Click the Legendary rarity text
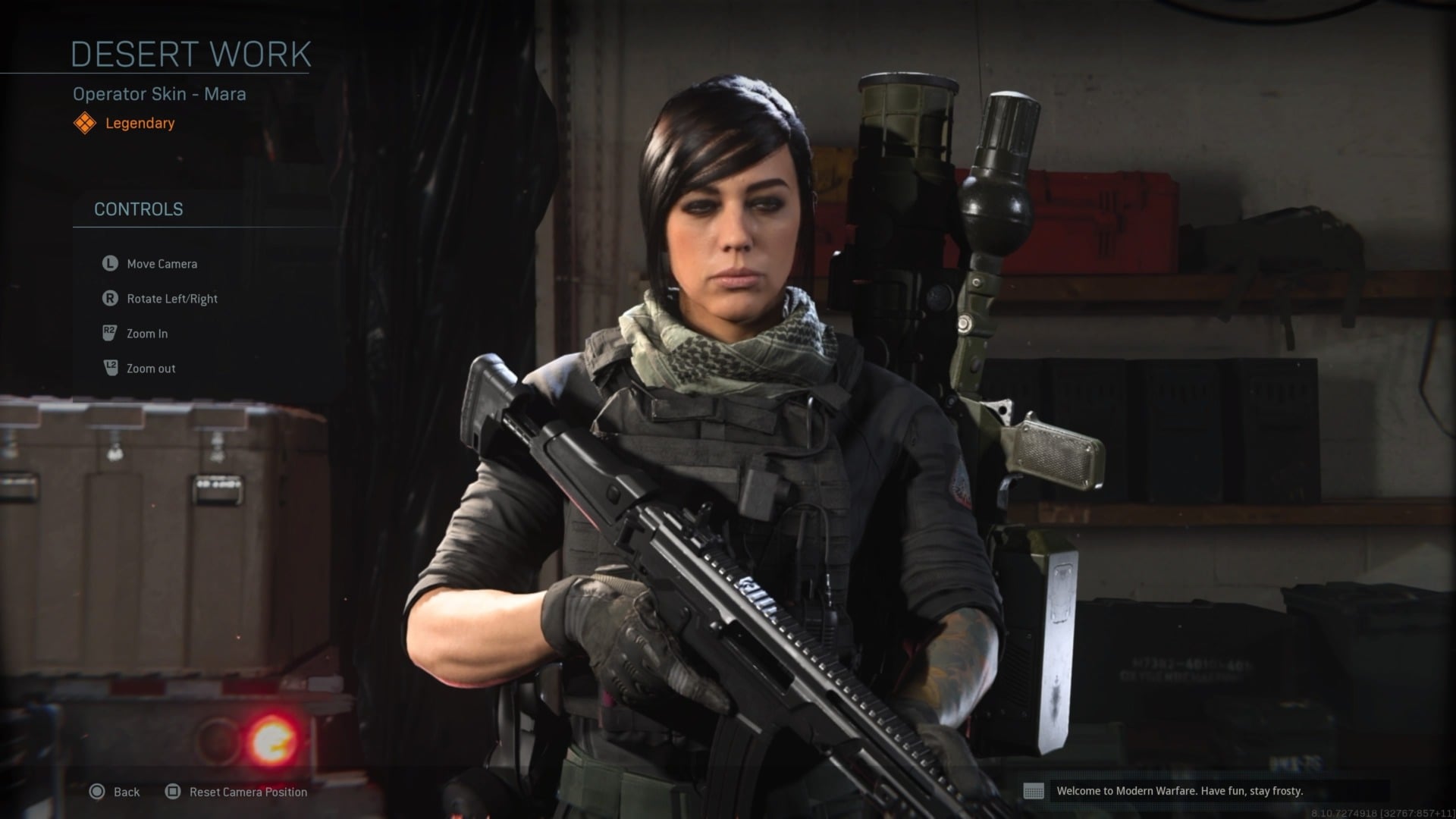The image size is (1456, 819). [x=140, y=123]
